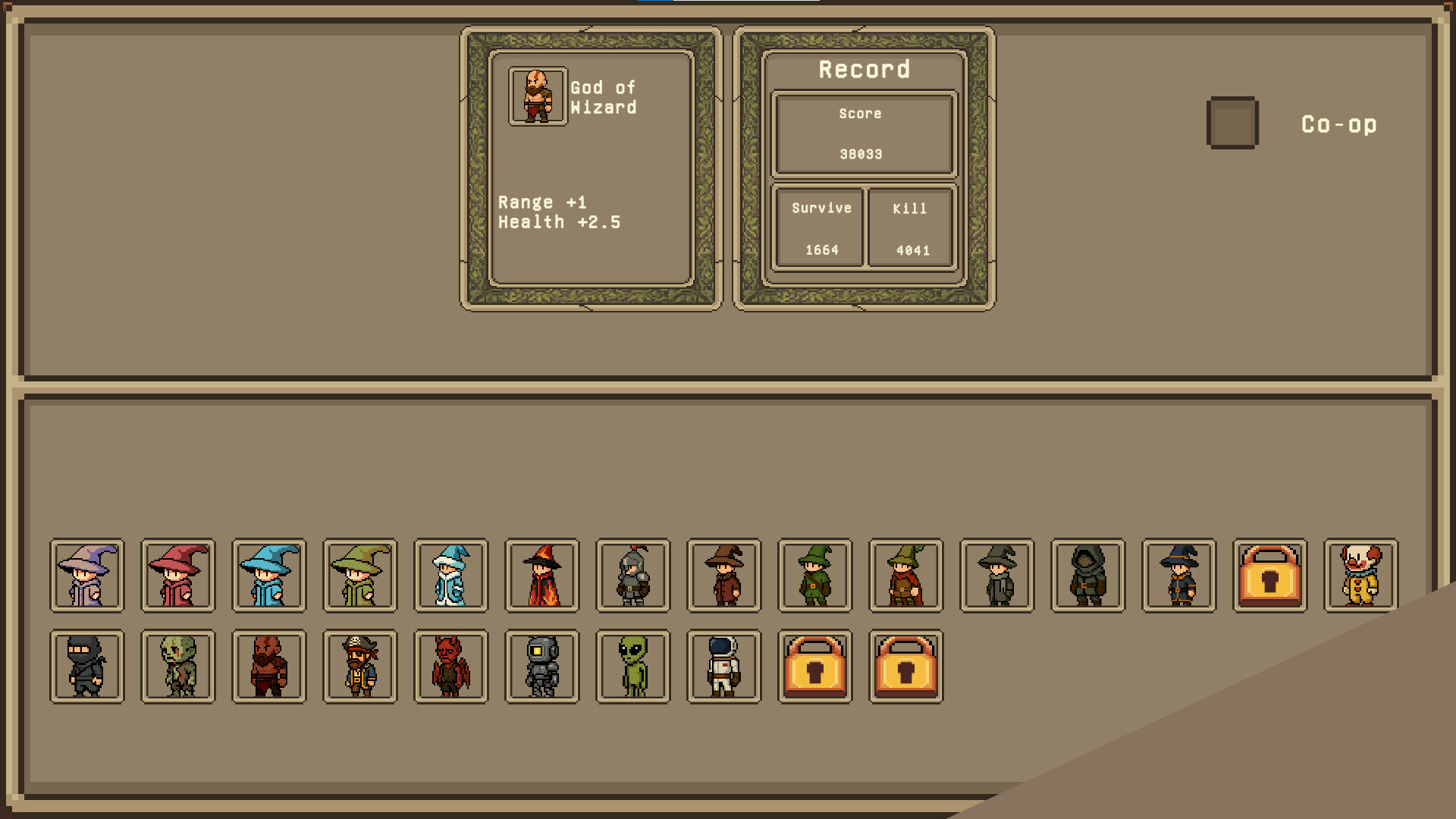Pick the astronaut character

coord(723,667)
